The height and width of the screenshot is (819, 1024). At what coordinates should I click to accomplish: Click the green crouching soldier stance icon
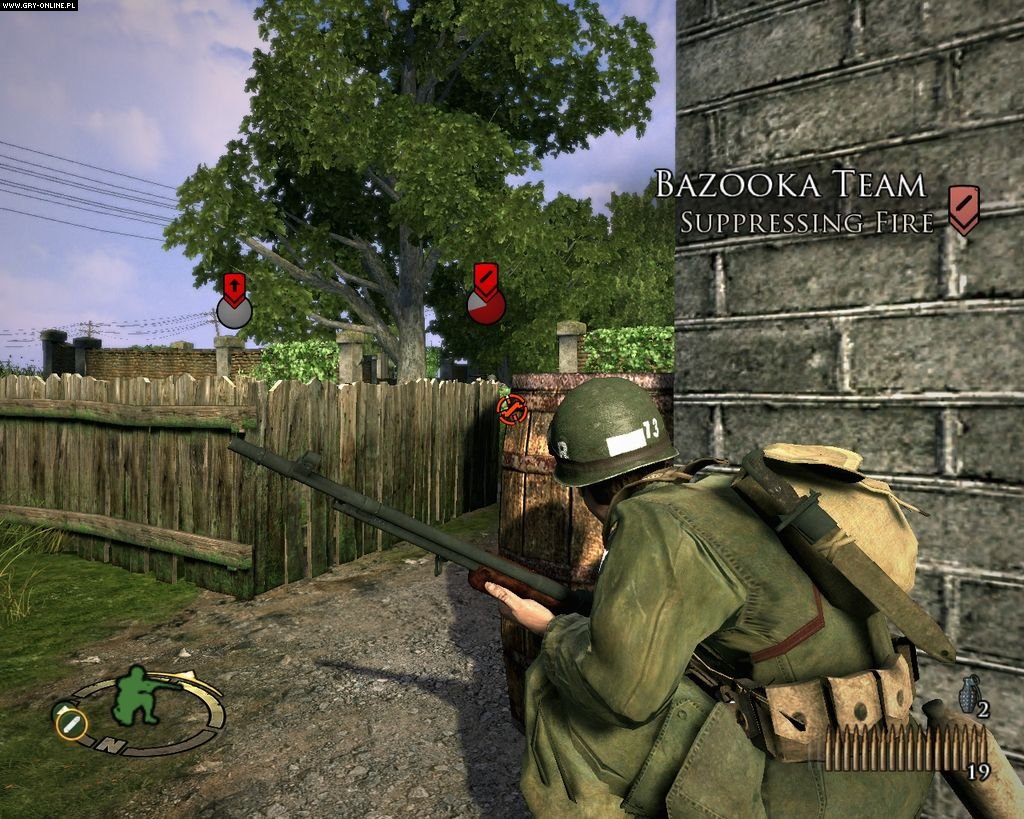point(140,695)
